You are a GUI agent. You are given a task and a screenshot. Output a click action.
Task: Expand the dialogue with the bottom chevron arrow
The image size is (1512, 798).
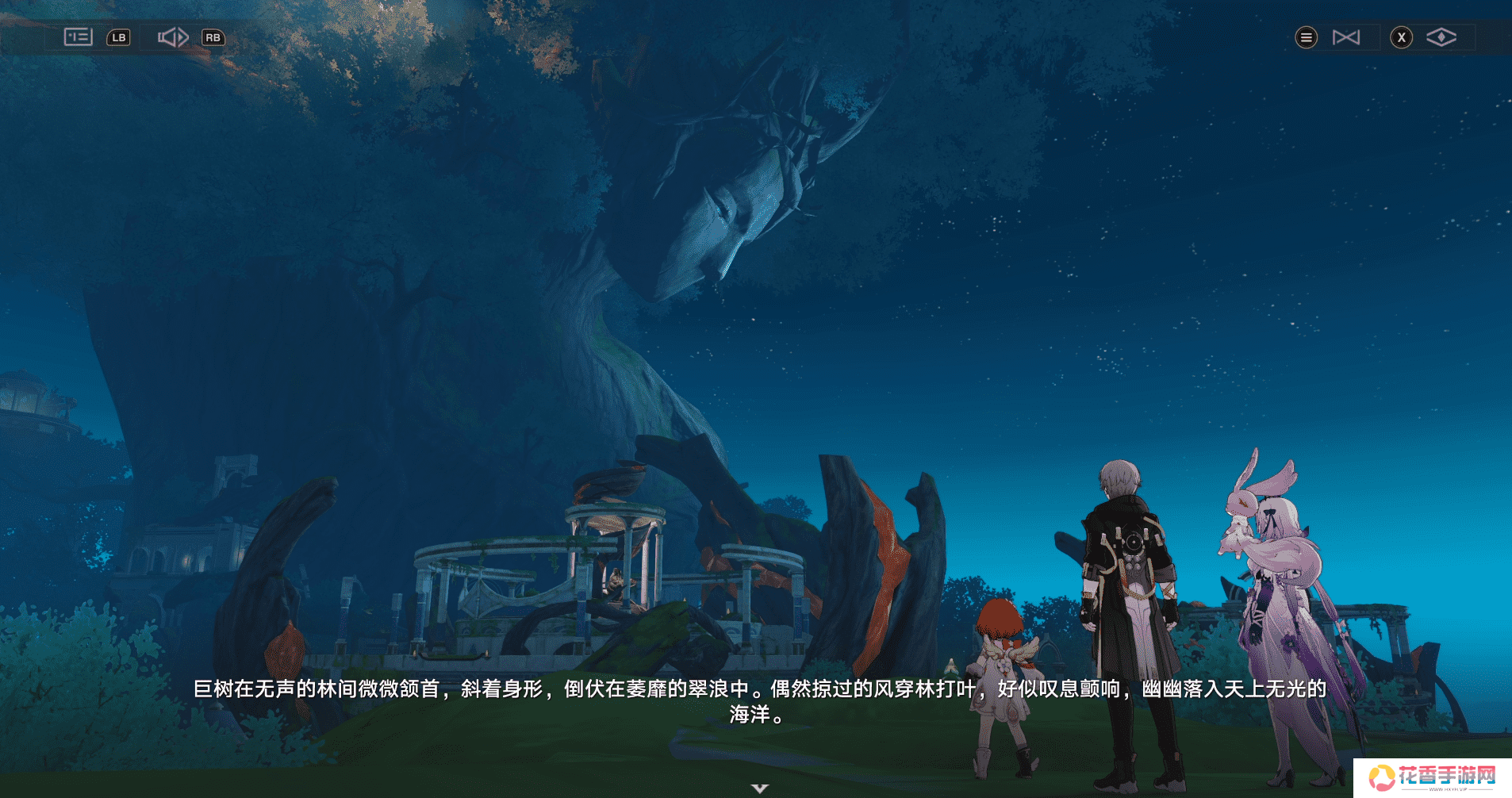759,789
